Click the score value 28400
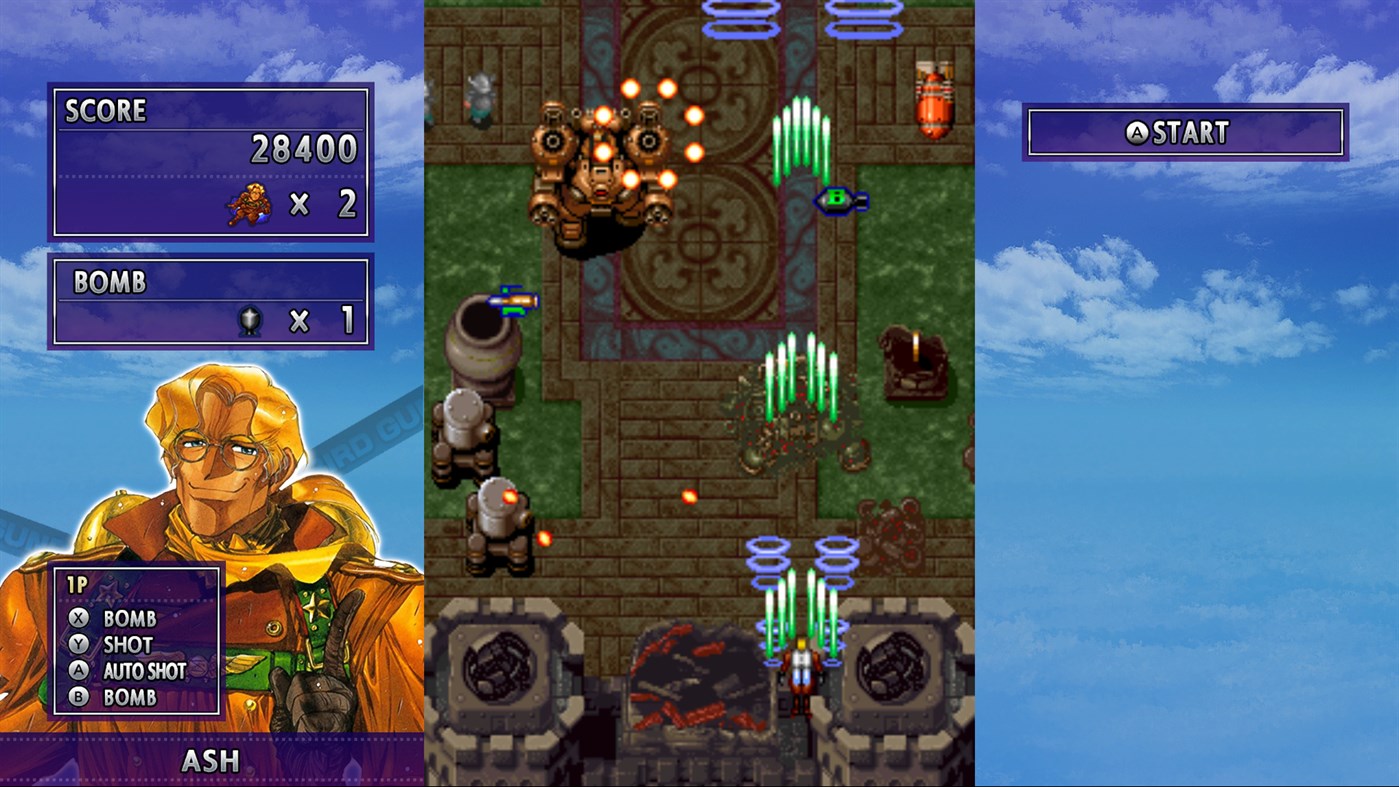Screen dimensions: 1399x787 click(305, 148)
